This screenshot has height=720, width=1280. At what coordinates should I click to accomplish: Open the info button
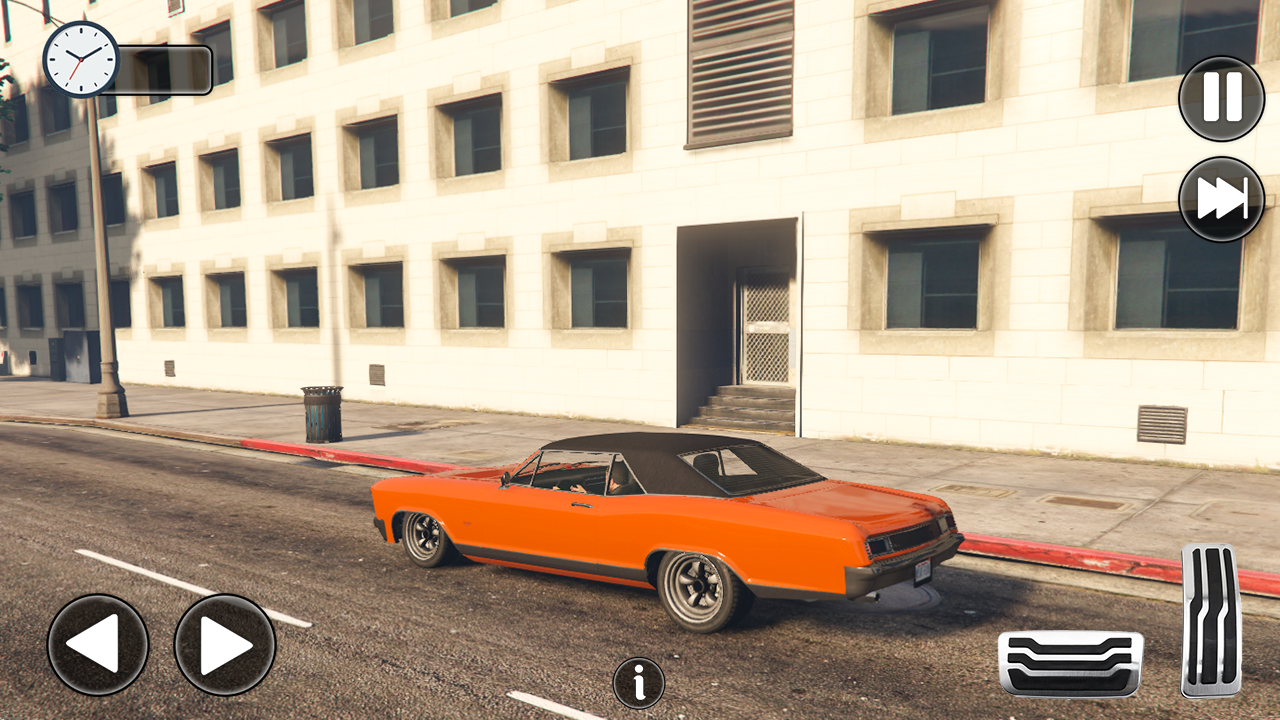click(x=638, y=683)
